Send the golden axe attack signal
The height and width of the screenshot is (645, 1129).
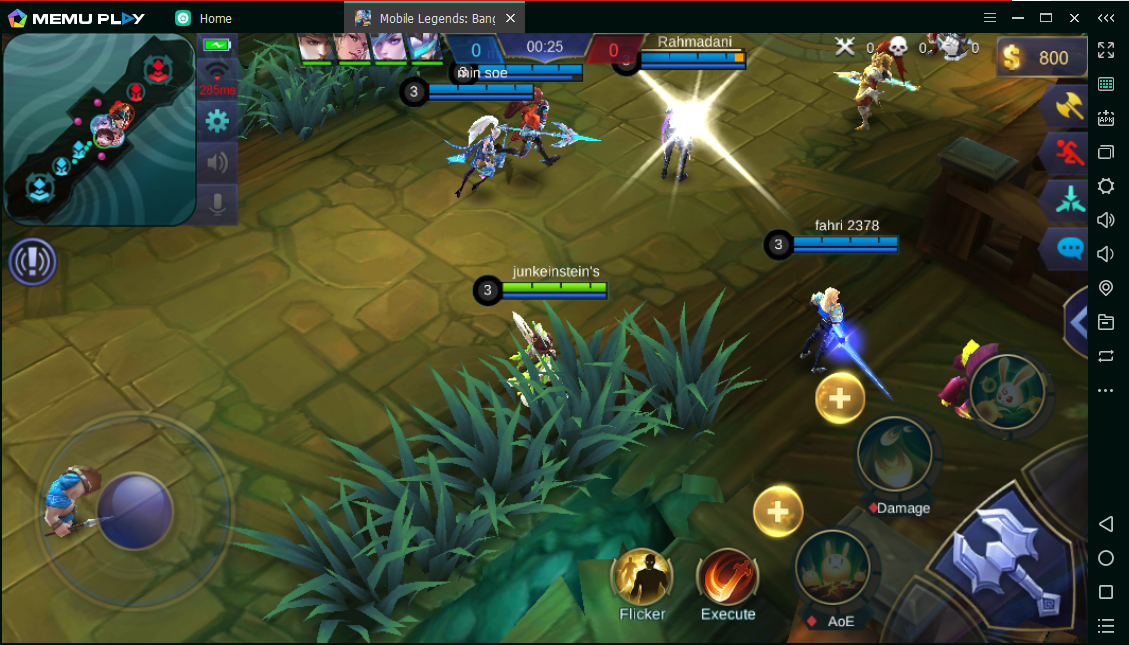point(1069,105)
